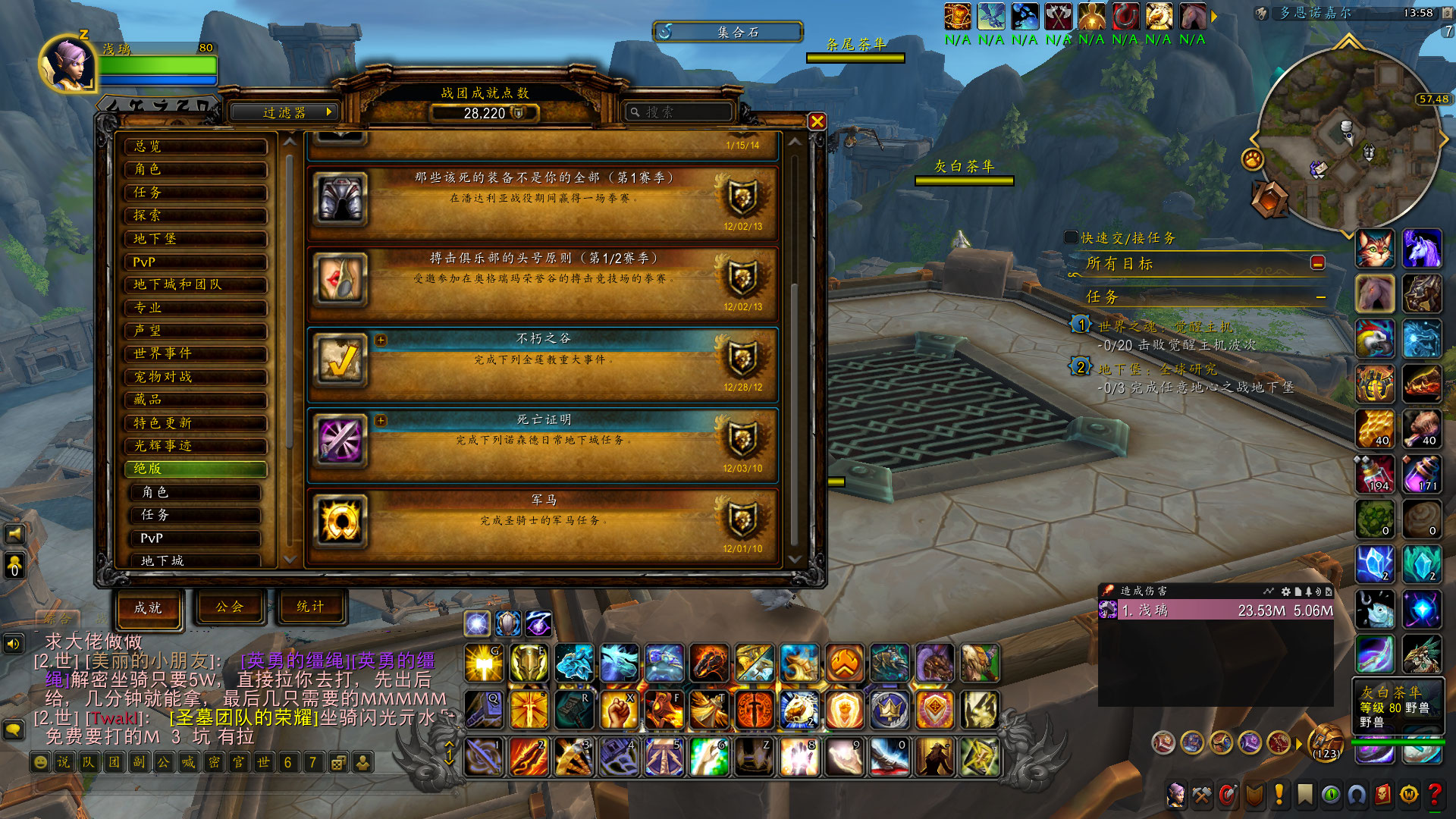Click the 浅璃 player portrait

(x=68, y=66)
